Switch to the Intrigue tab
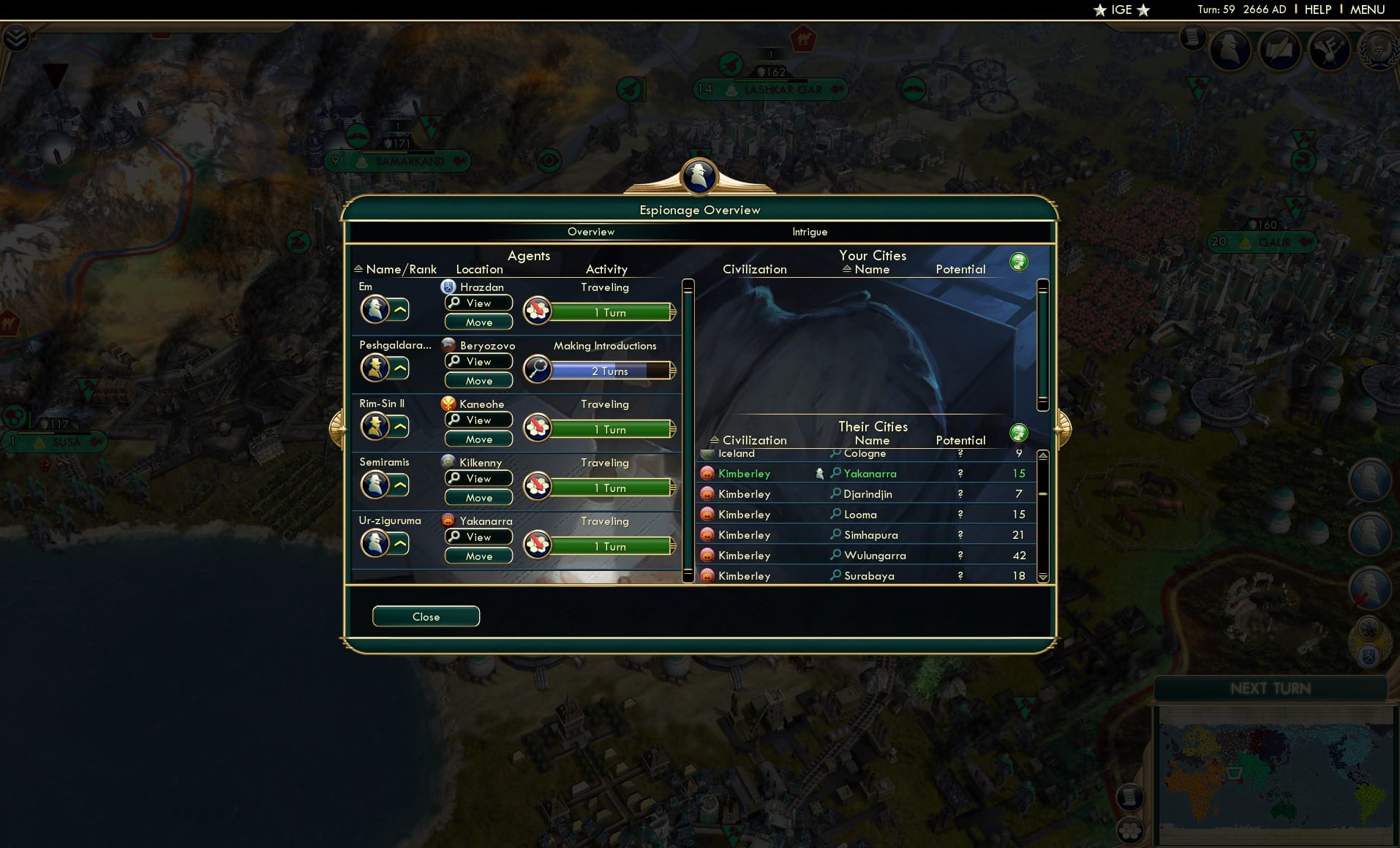Viewport: 1400px width, 848px height. (x=809, y=232)
